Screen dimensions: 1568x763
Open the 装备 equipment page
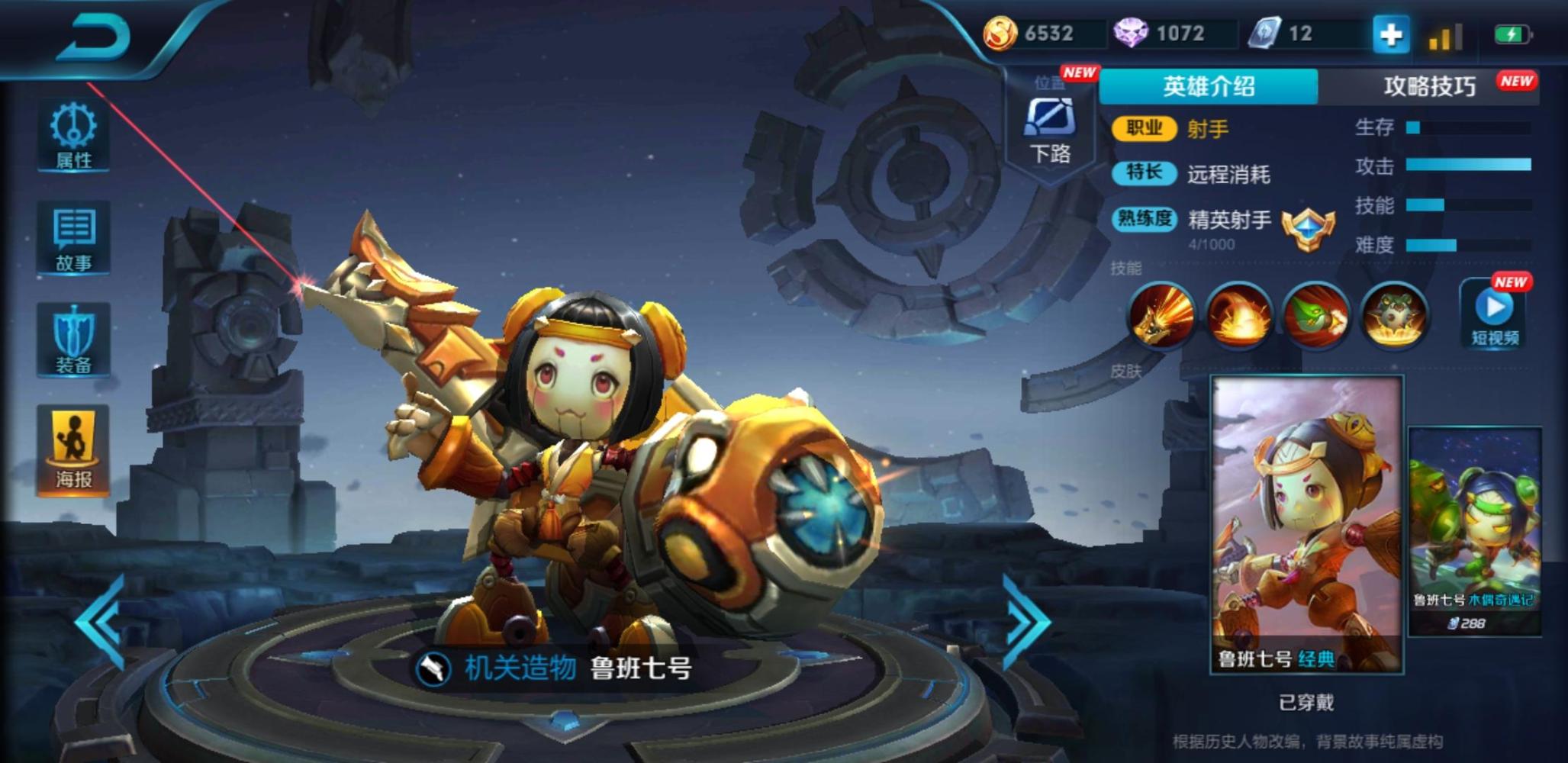pyautogui.click(x=73, y=340)
